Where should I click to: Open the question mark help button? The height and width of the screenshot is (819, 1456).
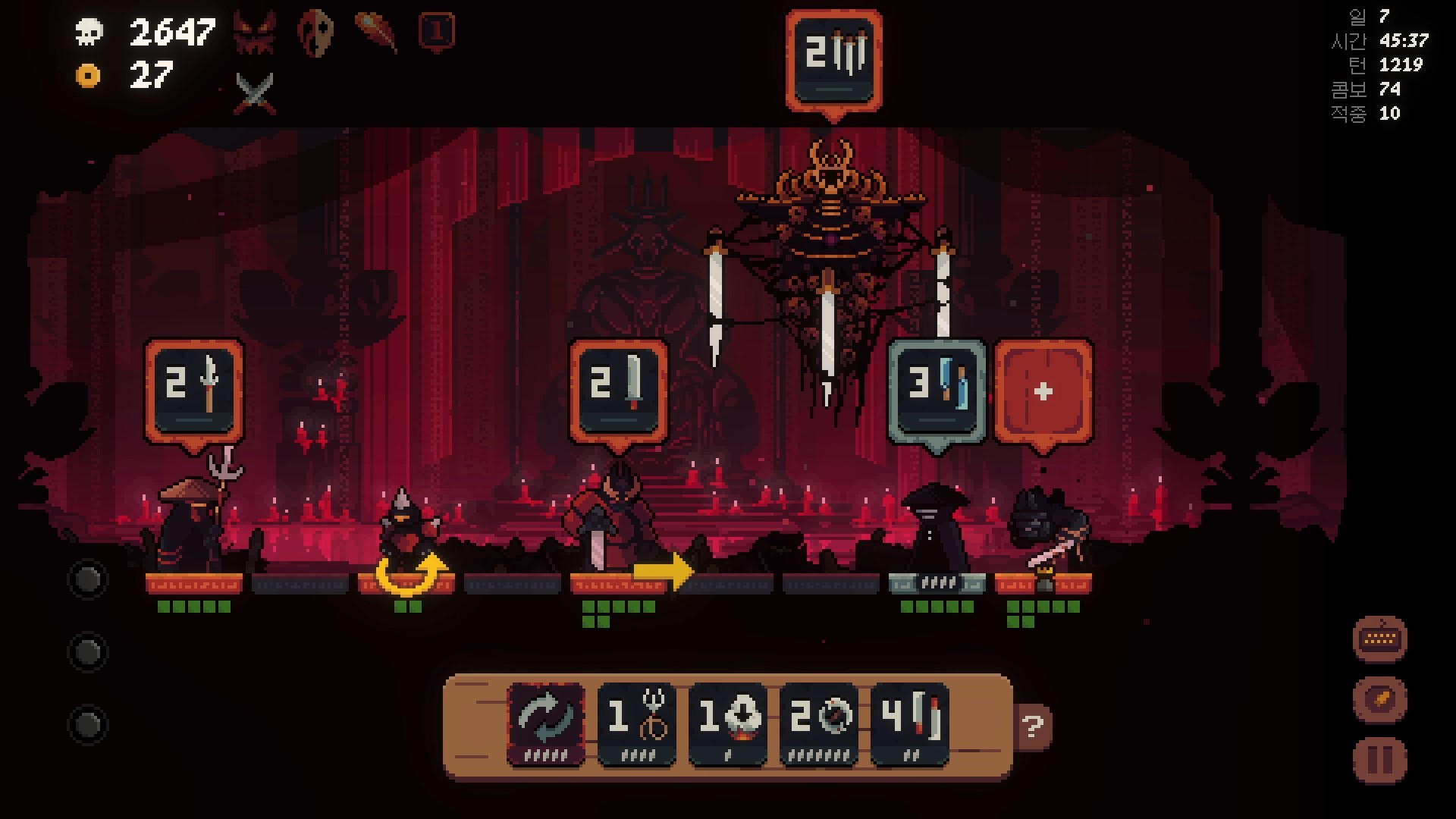pos(1032,727)
